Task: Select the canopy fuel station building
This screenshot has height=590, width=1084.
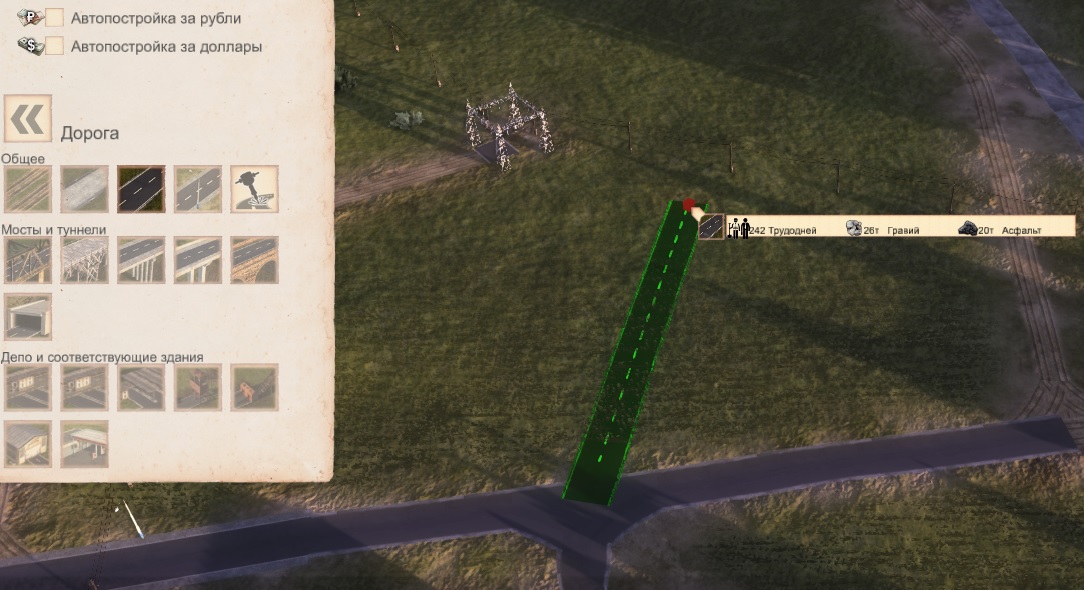Action: (85, 443)
